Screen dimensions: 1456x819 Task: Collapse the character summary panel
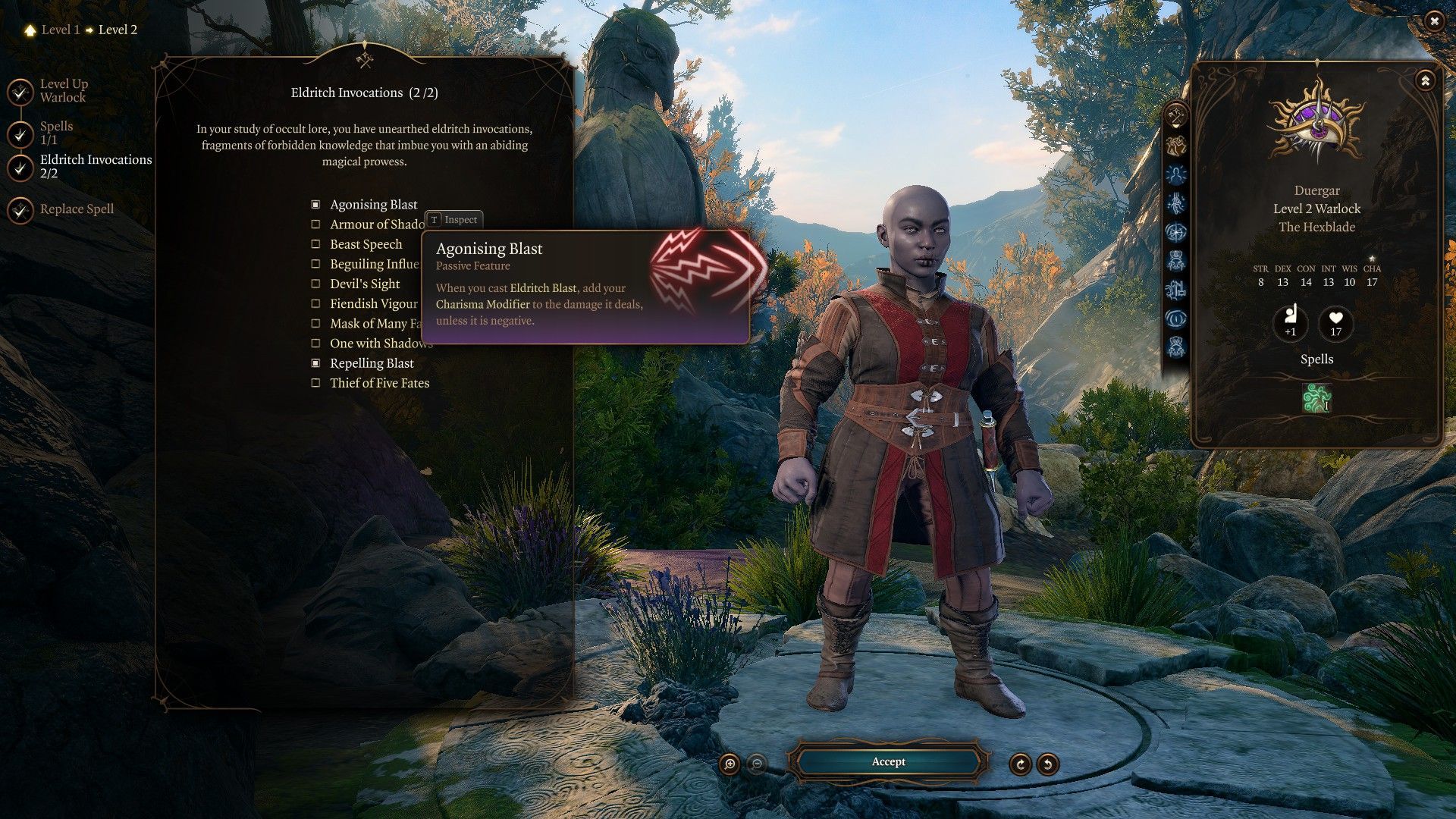point(1425,80)
